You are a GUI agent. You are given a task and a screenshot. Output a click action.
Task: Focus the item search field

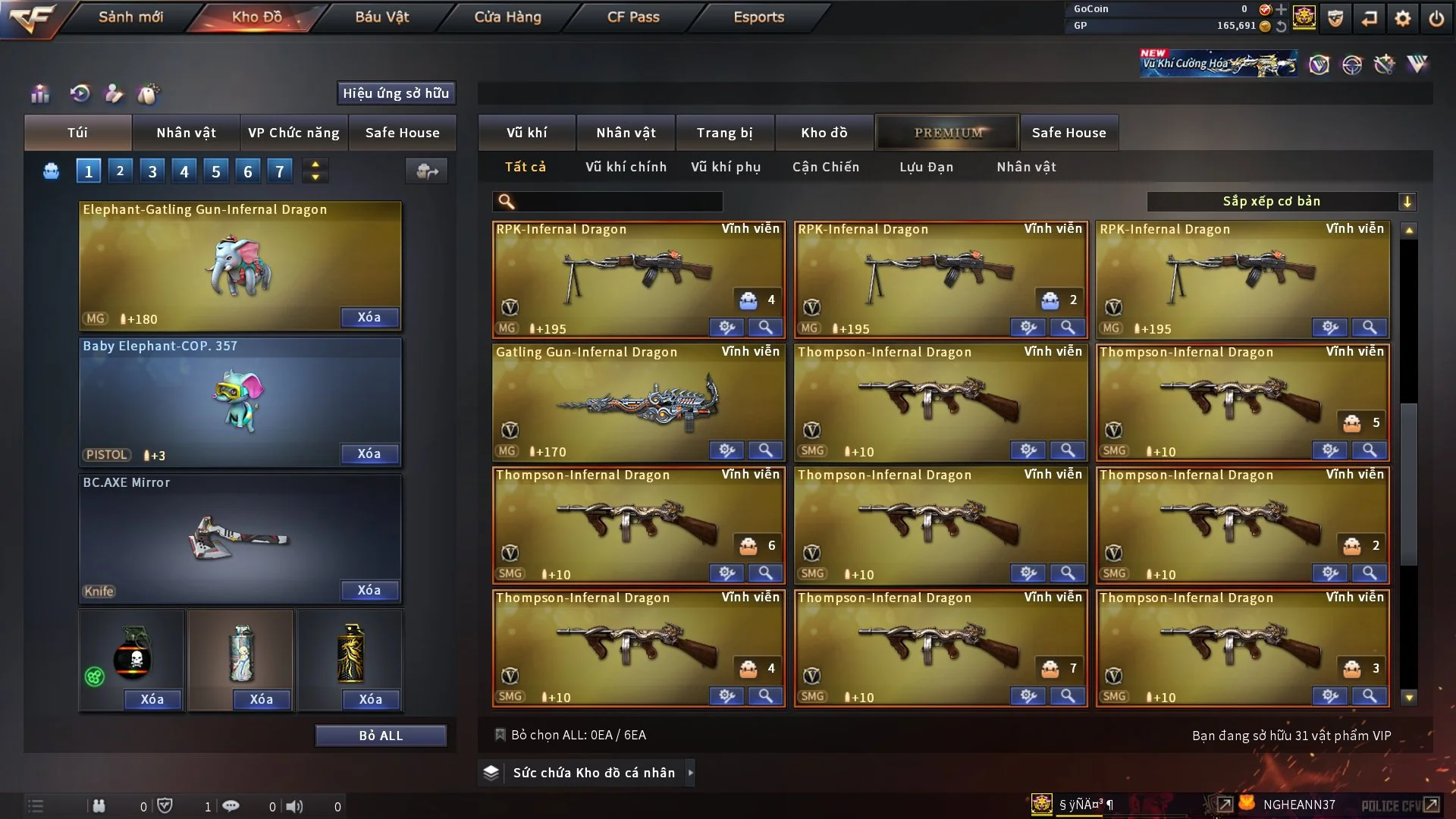pos(618,202)
